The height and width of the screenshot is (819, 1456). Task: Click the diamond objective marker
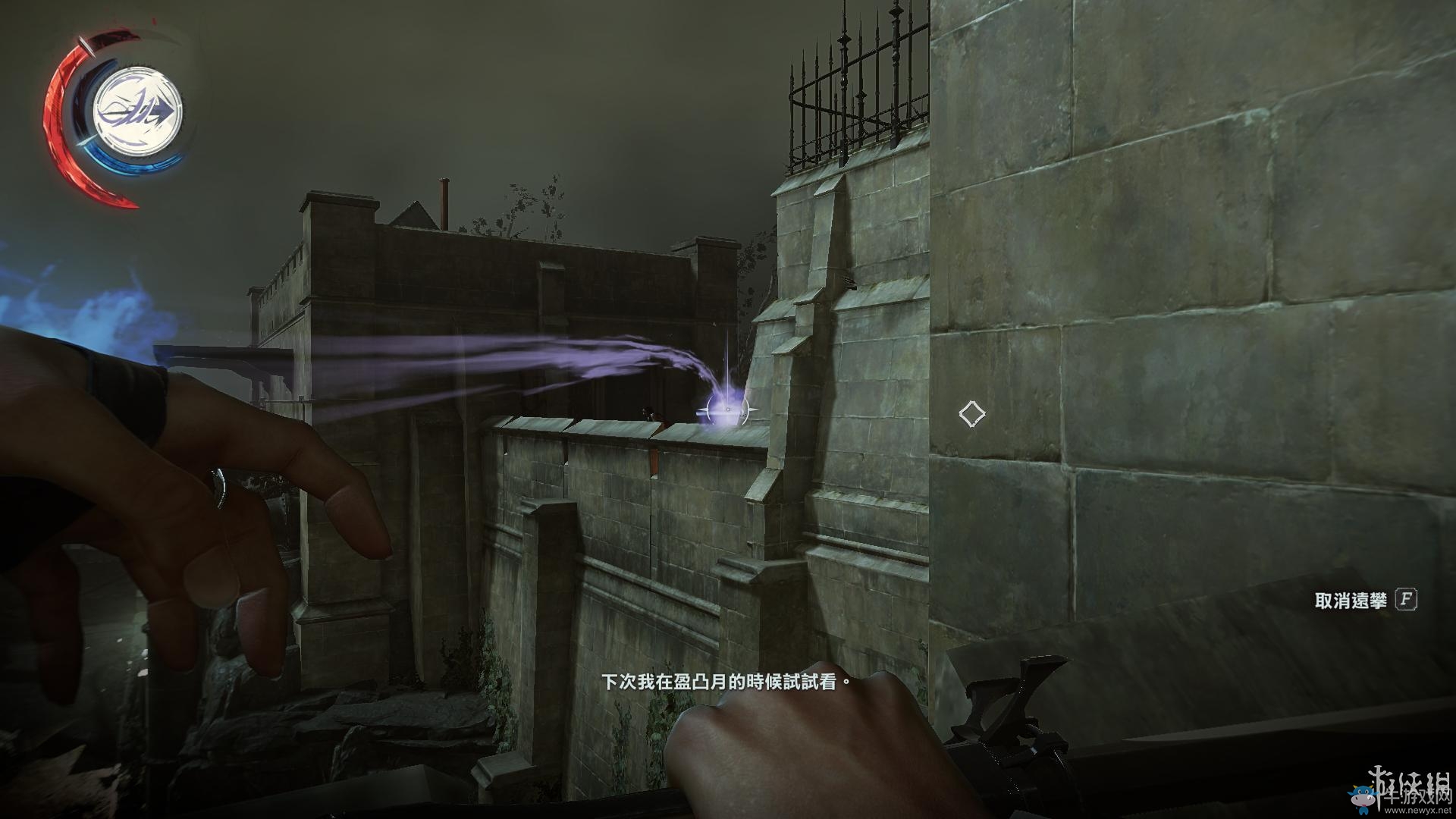[971, 414]
